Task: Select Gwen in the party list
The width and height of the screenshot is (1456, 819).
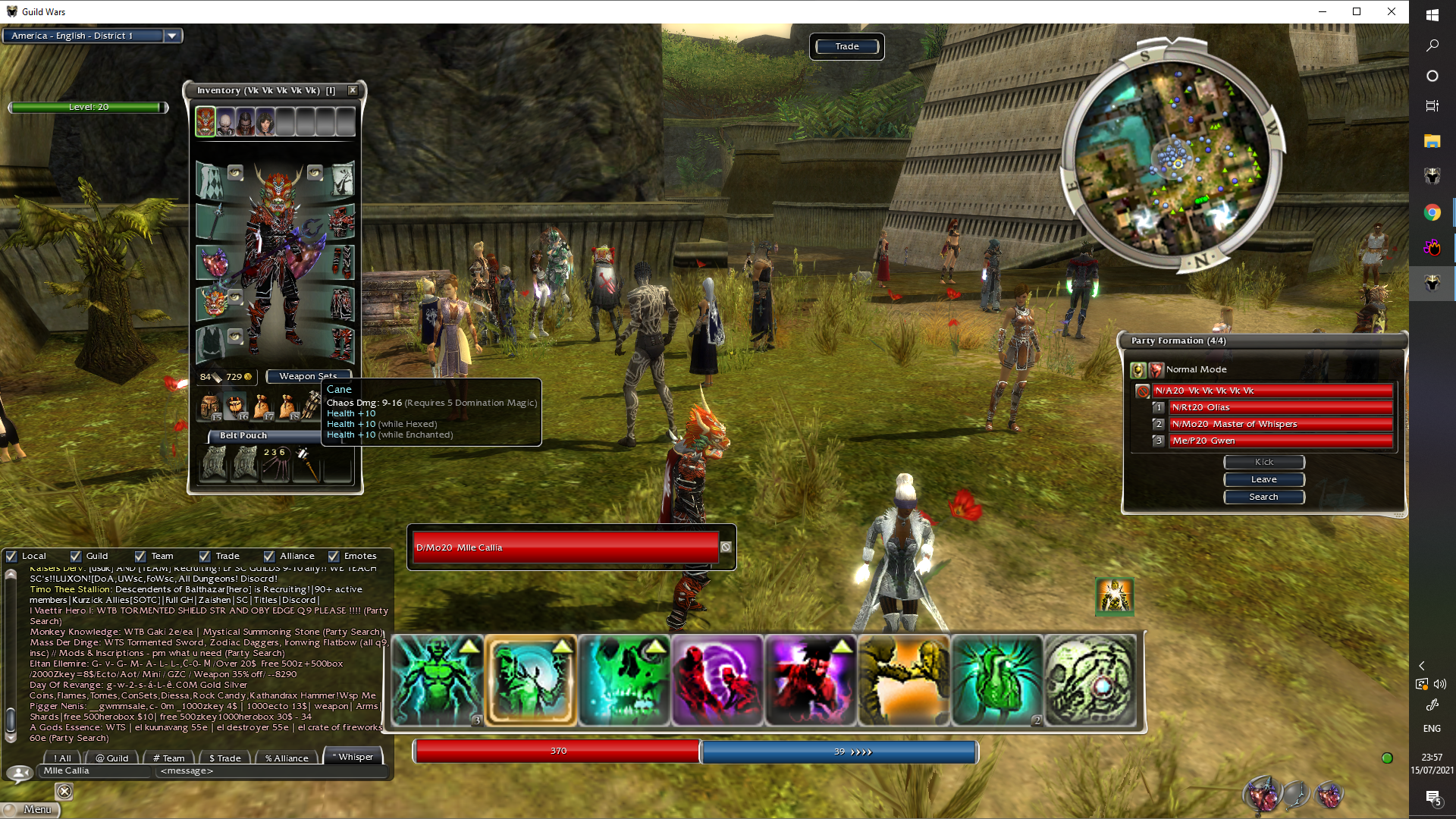Action: tap(1280, 441)
